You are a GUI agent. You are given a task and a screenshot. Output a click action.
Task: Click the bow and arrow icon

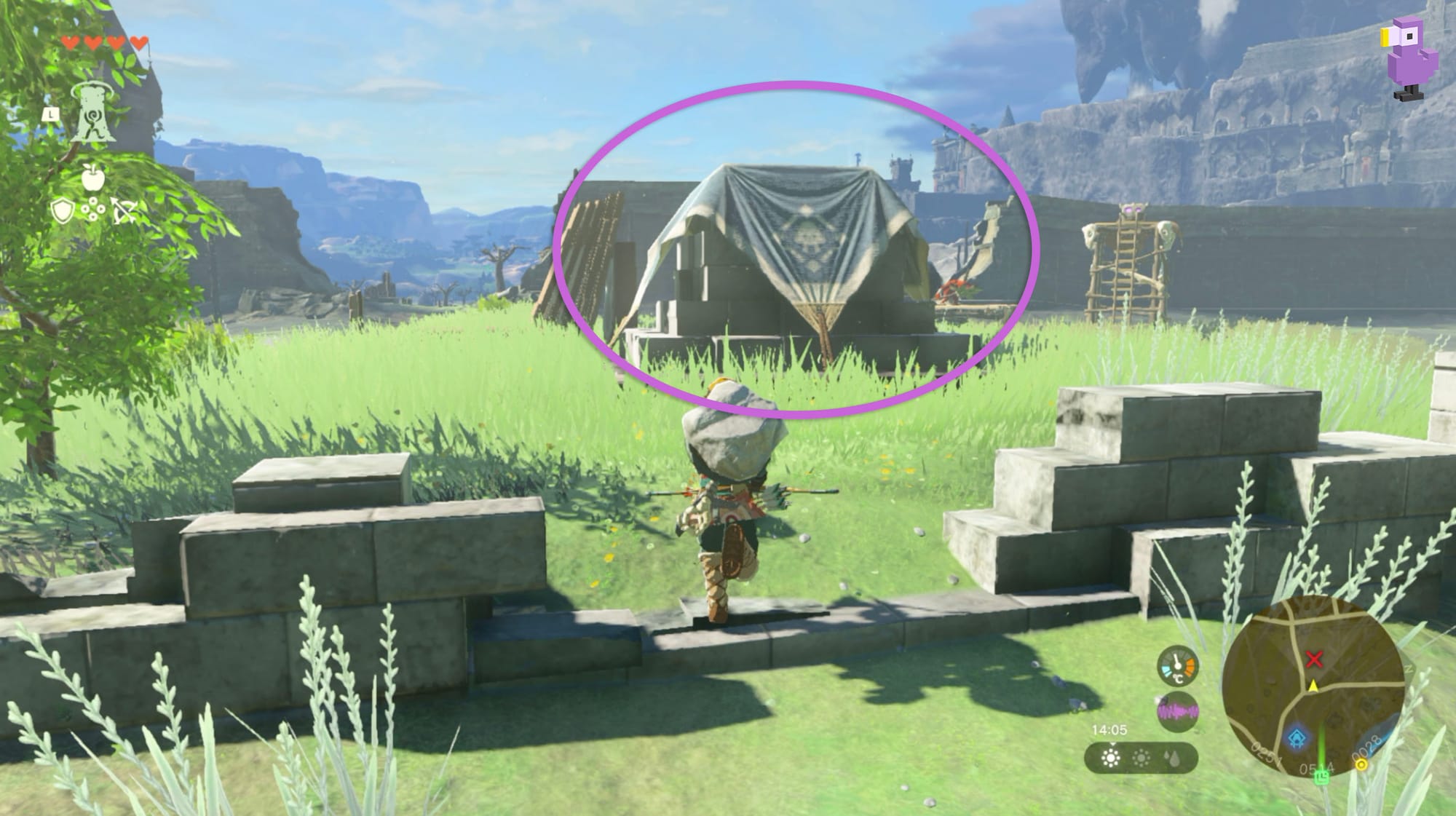coord(124,211)
